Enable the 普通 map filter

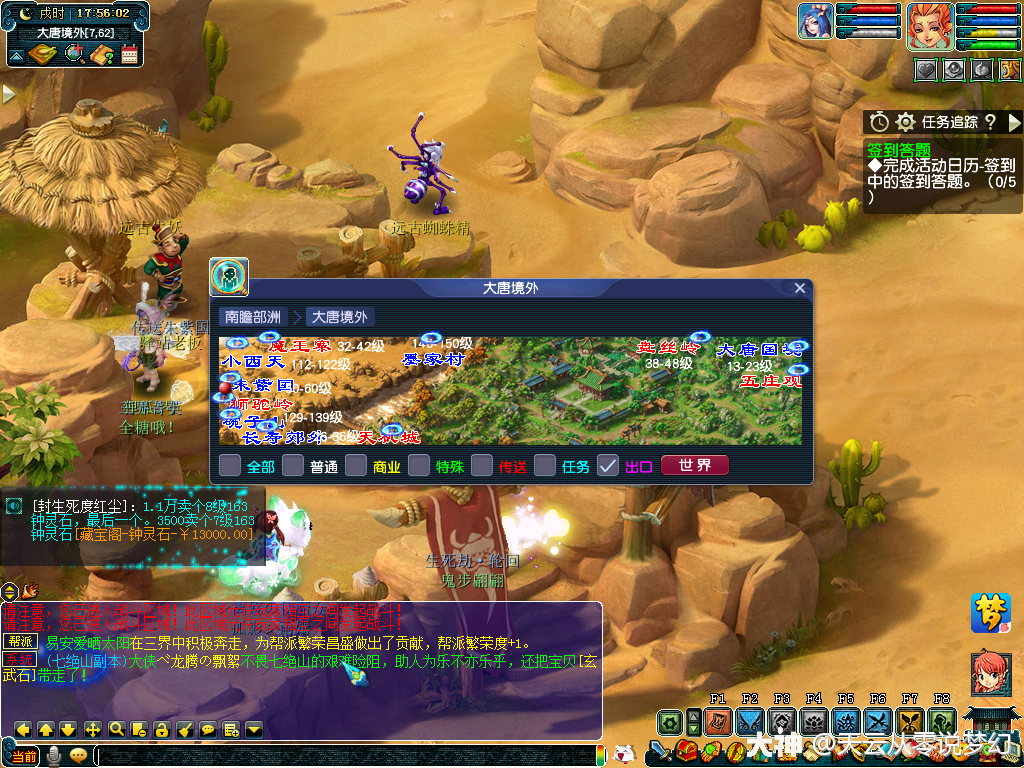click(293, 465)
